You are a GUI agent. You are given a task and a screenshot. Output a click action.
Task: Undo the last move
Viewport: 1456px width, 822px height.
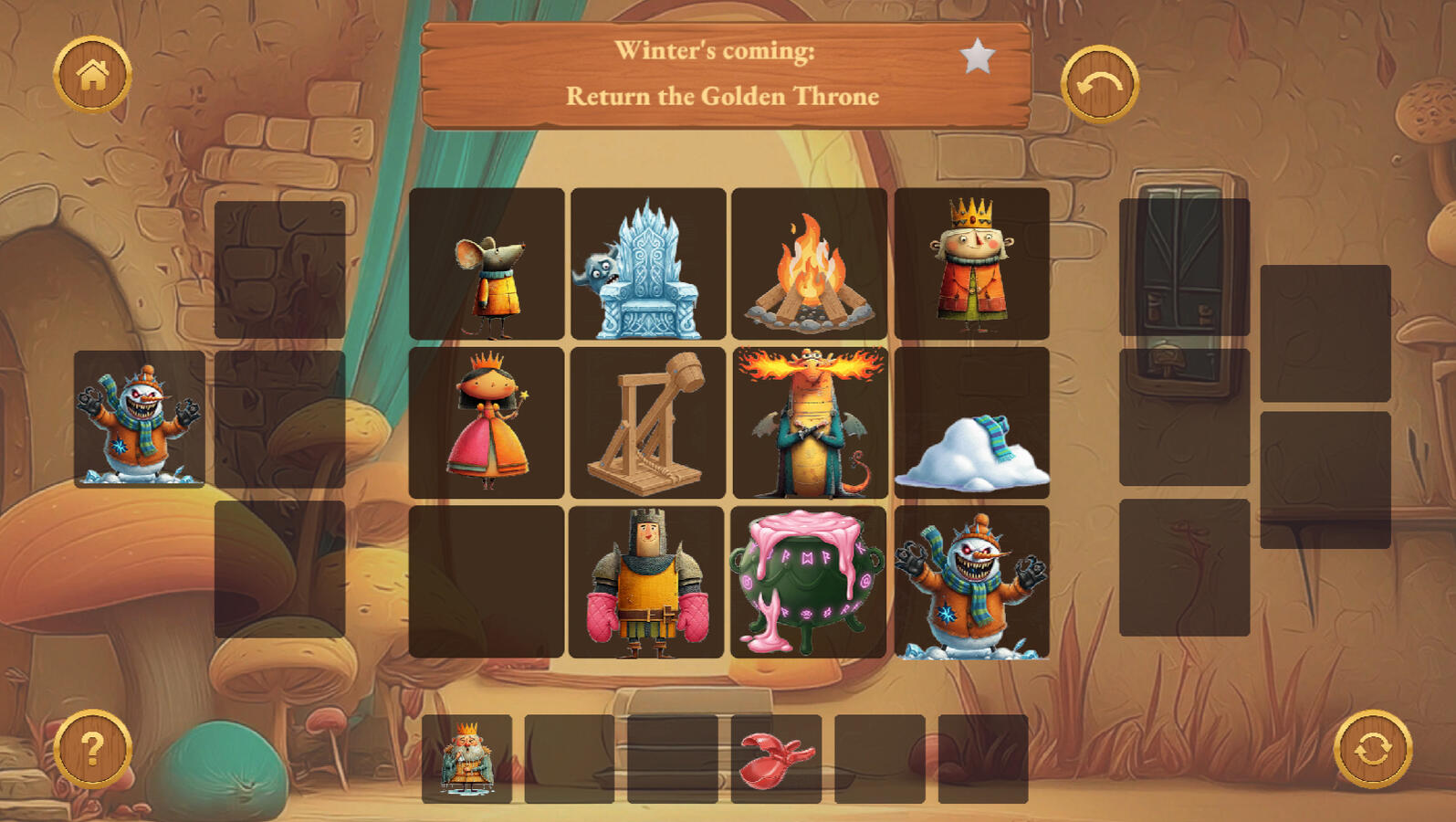1099,84
